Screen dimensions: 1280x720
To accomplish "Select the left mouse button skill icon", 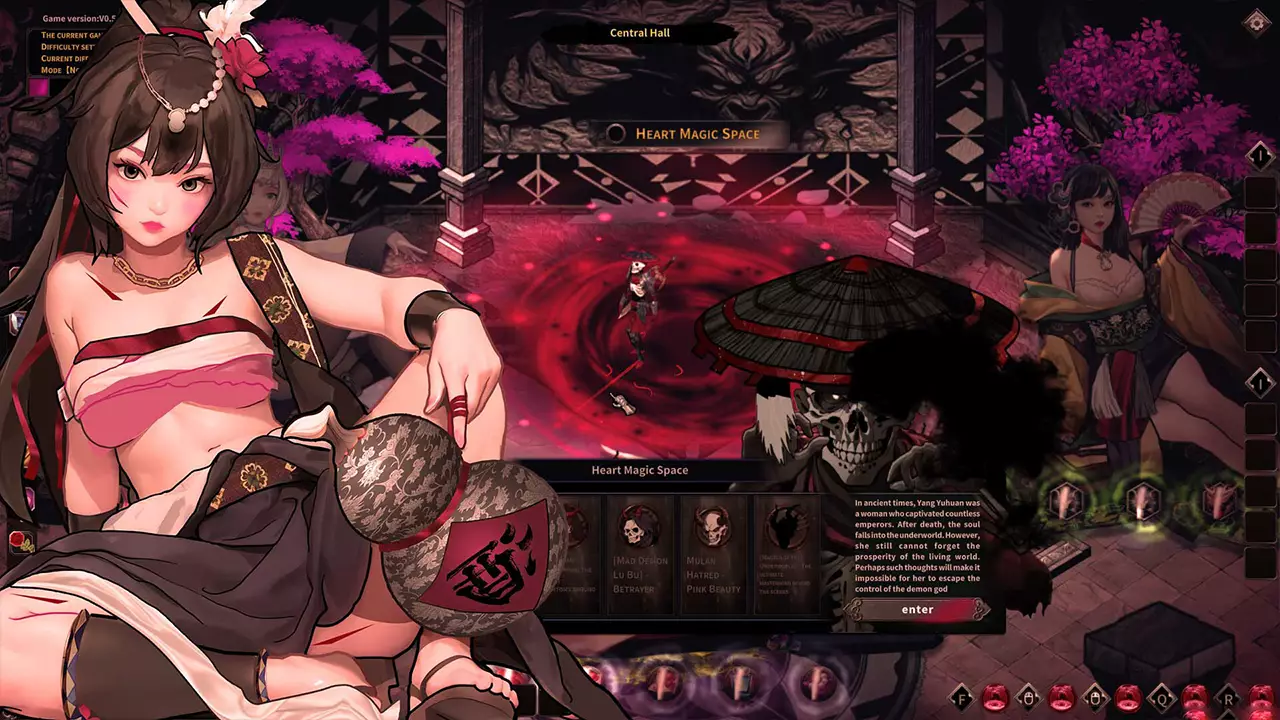I will click(x=1030, y=698).
